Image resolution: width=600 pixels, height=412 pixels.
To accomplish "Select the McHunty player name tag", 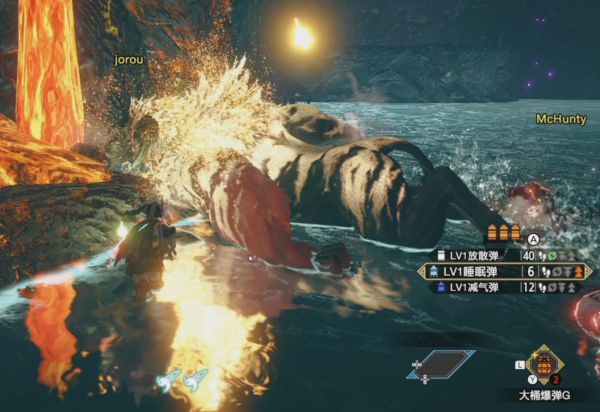I will pos(559,118).
